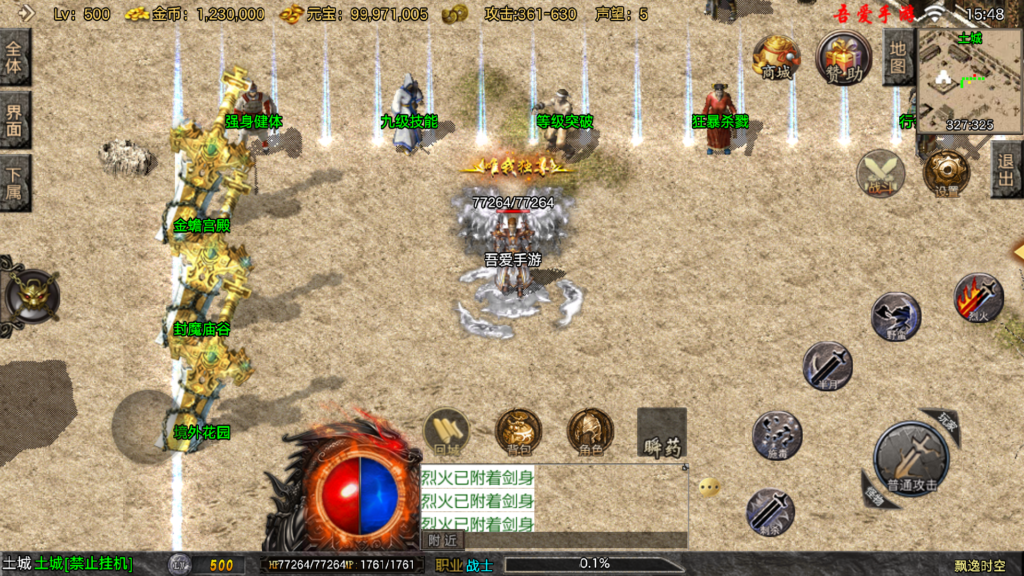Viewport: 1024px width, 576px height.
Task: Tap the 地图 map button
Action: pyautogui.click(x=899, y=57)
